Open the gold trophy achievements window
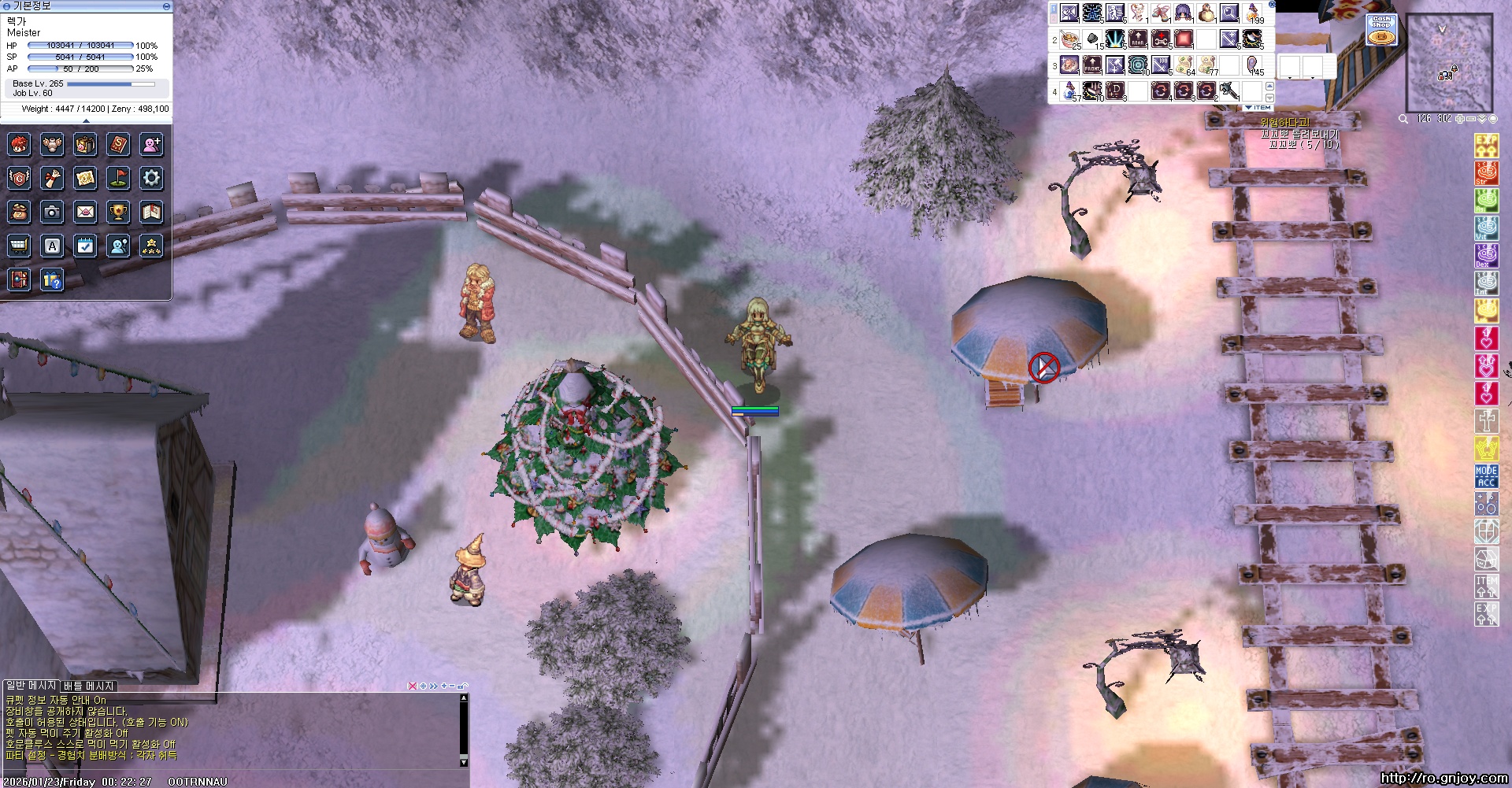The height and width of the screenshot is (788, 1512). pos(118,212)
